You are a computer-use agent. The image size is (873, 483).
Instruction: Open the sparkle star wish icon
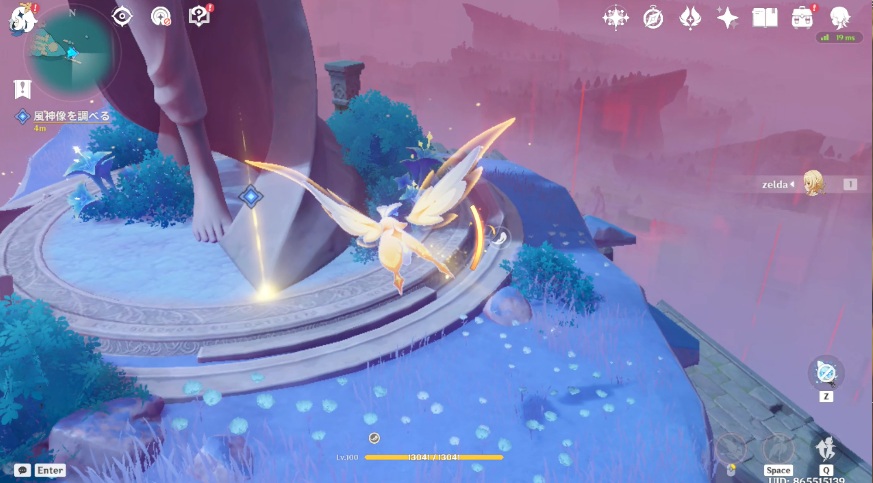pyautogui.click(x=728, y=17)
